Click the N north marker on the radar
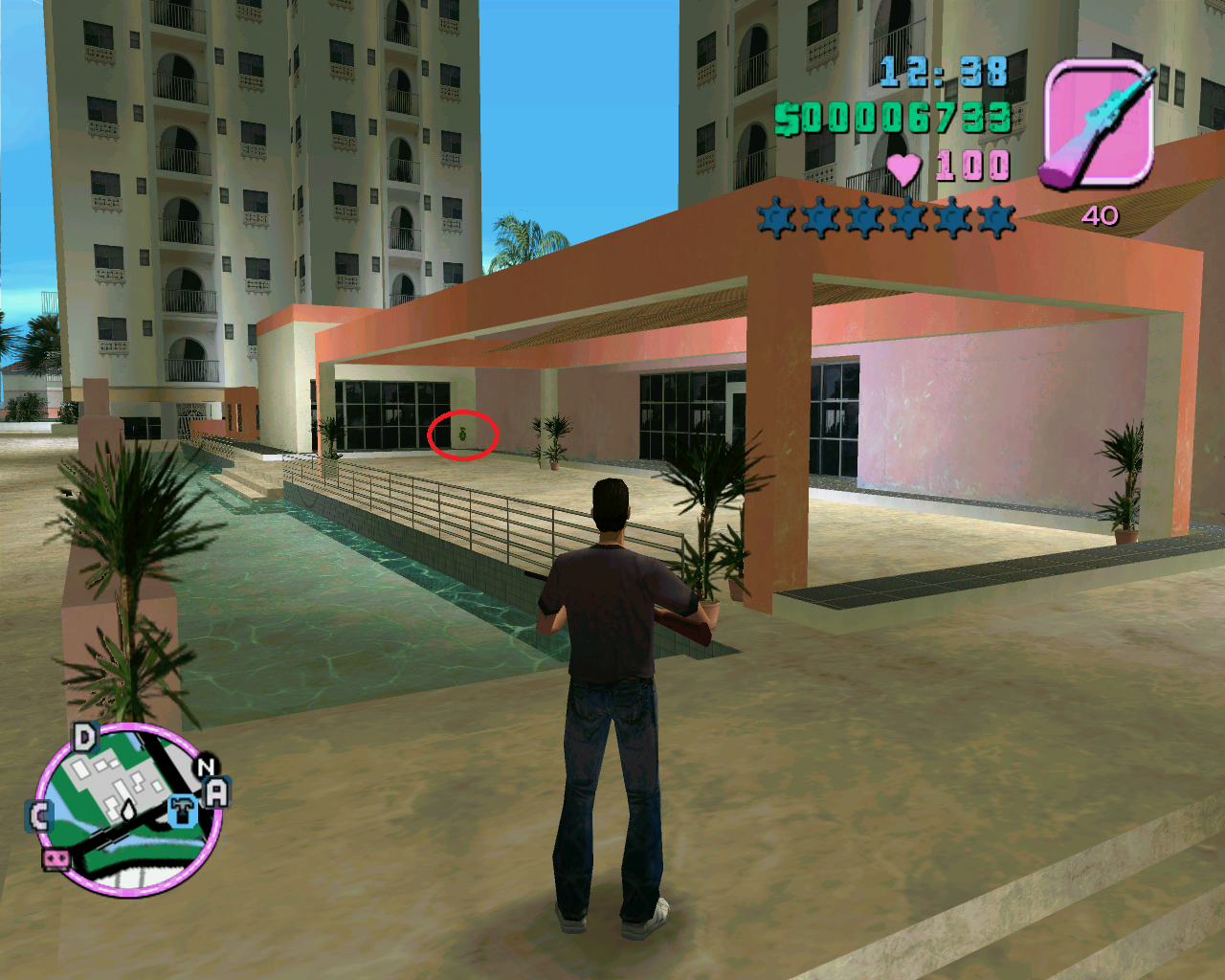The width and height of the screenshot is (1225, 980). pyautogui.click(x=206, y=767)
